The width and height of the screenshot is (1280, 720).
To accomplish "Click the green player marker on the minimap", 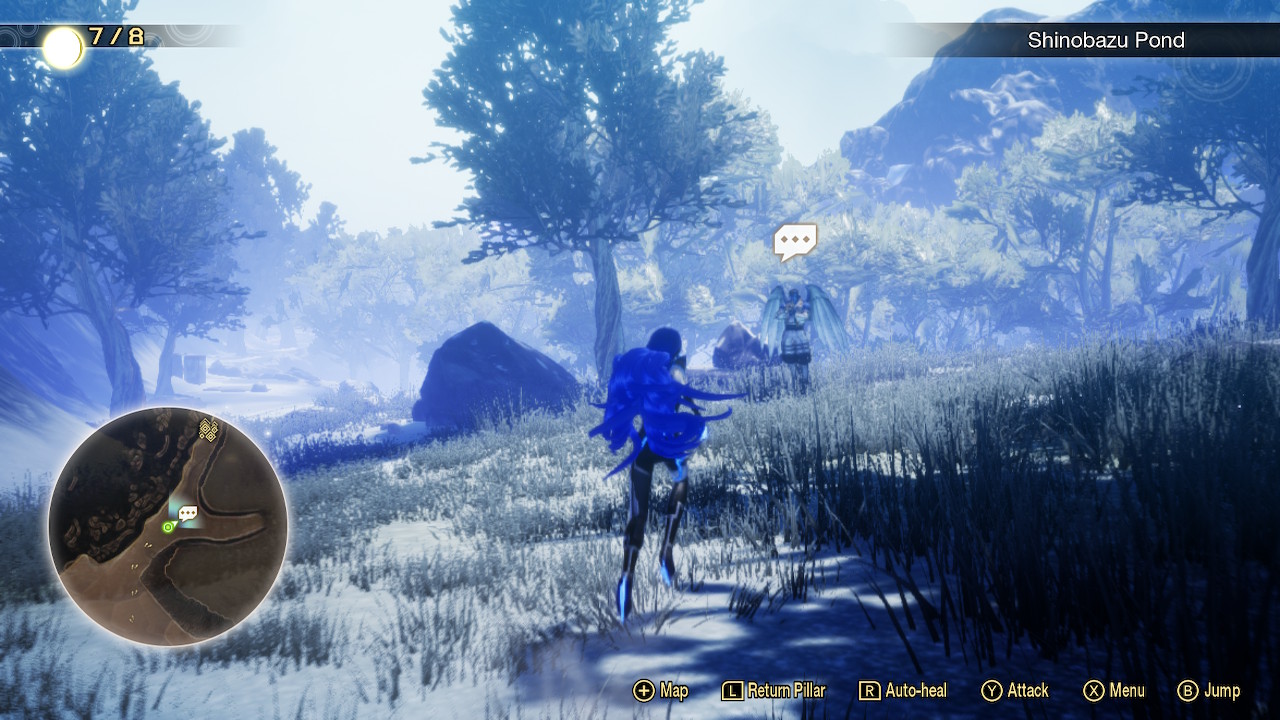I will [x=169, y=527].
